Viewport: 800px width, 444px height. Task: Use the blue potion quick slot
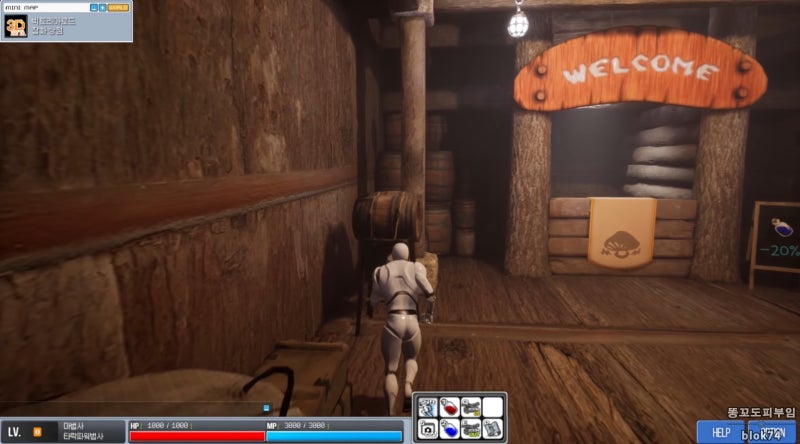448,429
